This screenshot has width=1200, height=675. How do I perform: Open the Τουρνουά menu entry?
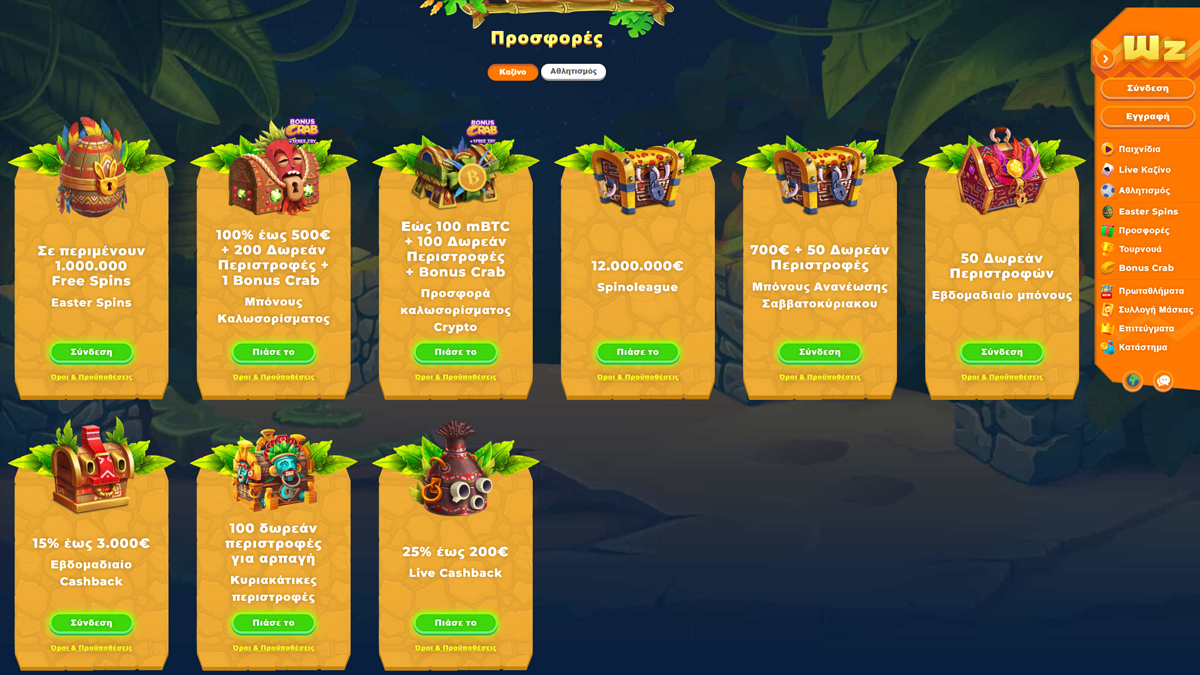[x=1139, y=249]
